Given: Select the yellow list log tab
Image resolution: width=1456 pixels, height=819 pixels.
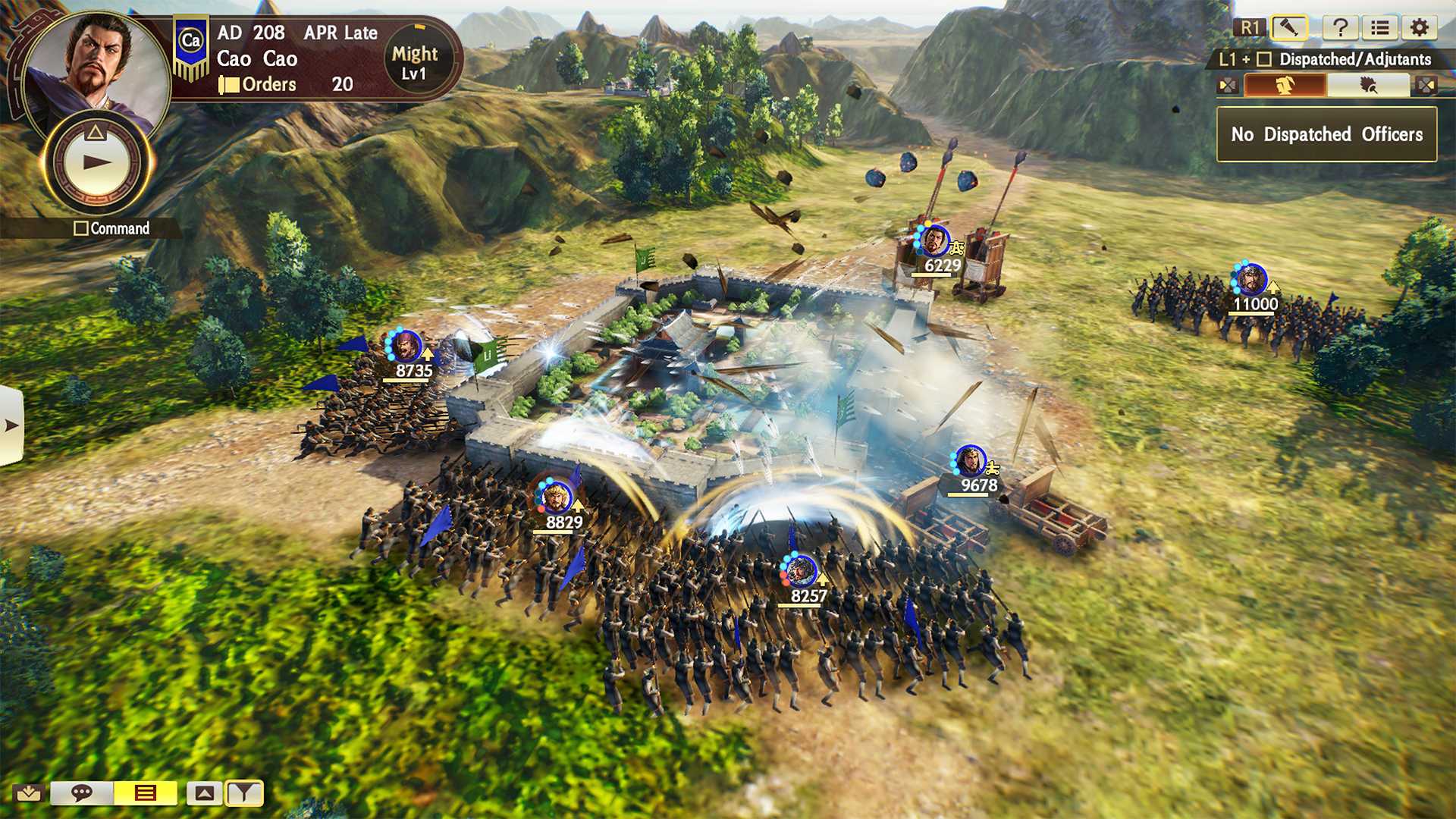Looking at the screenshot, I should pyautogui.click(x=145, y=793).
